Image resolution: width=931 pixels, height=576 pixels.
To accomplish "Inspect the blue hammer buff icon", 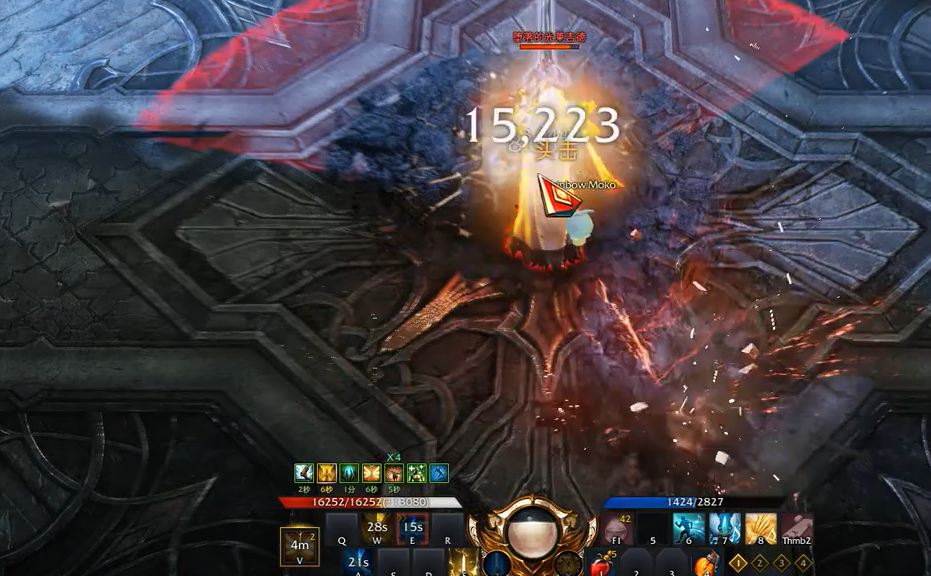I will click(438, 473).
